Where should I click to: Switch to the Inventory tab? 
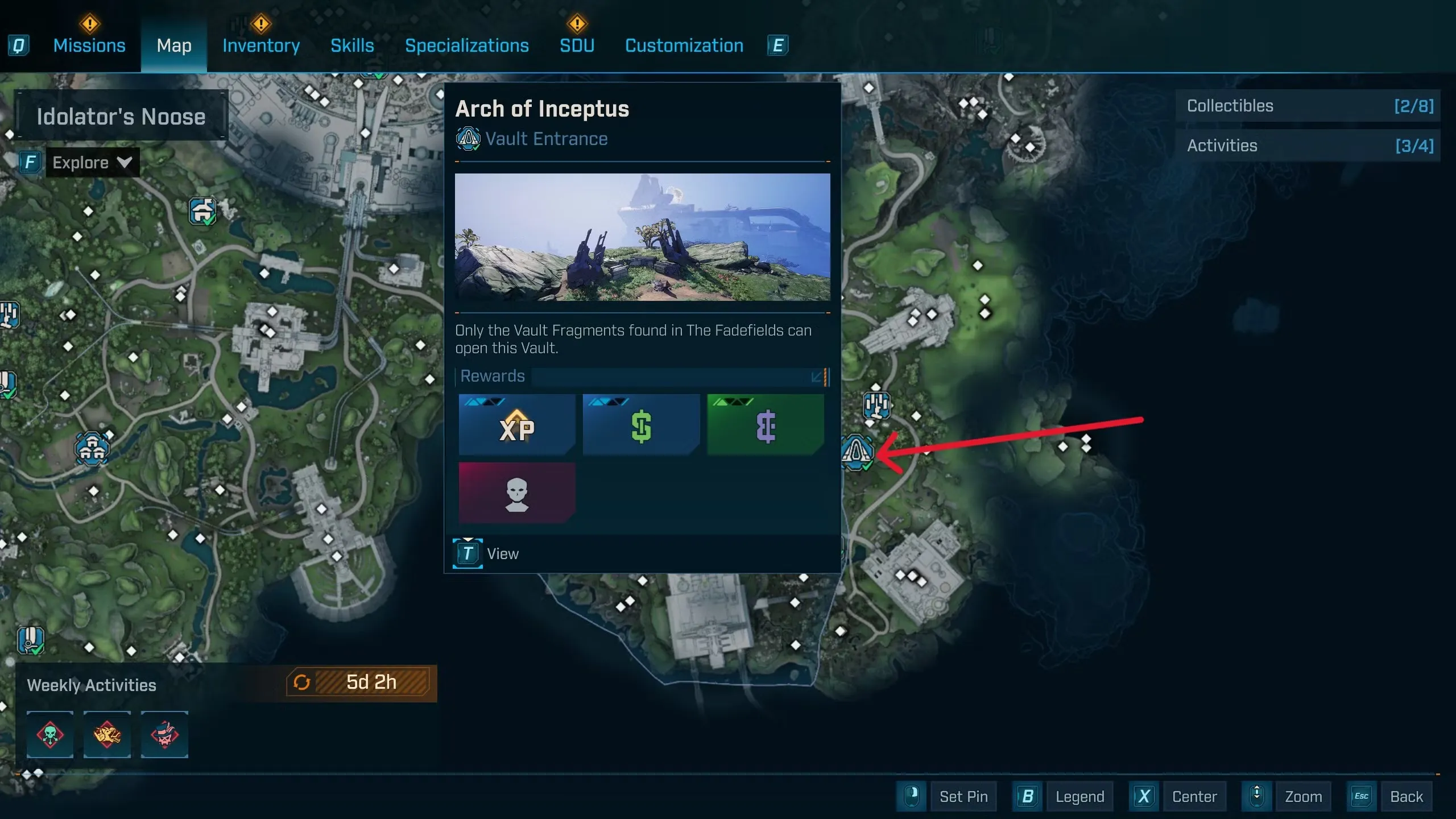click(x=261, y=45)
